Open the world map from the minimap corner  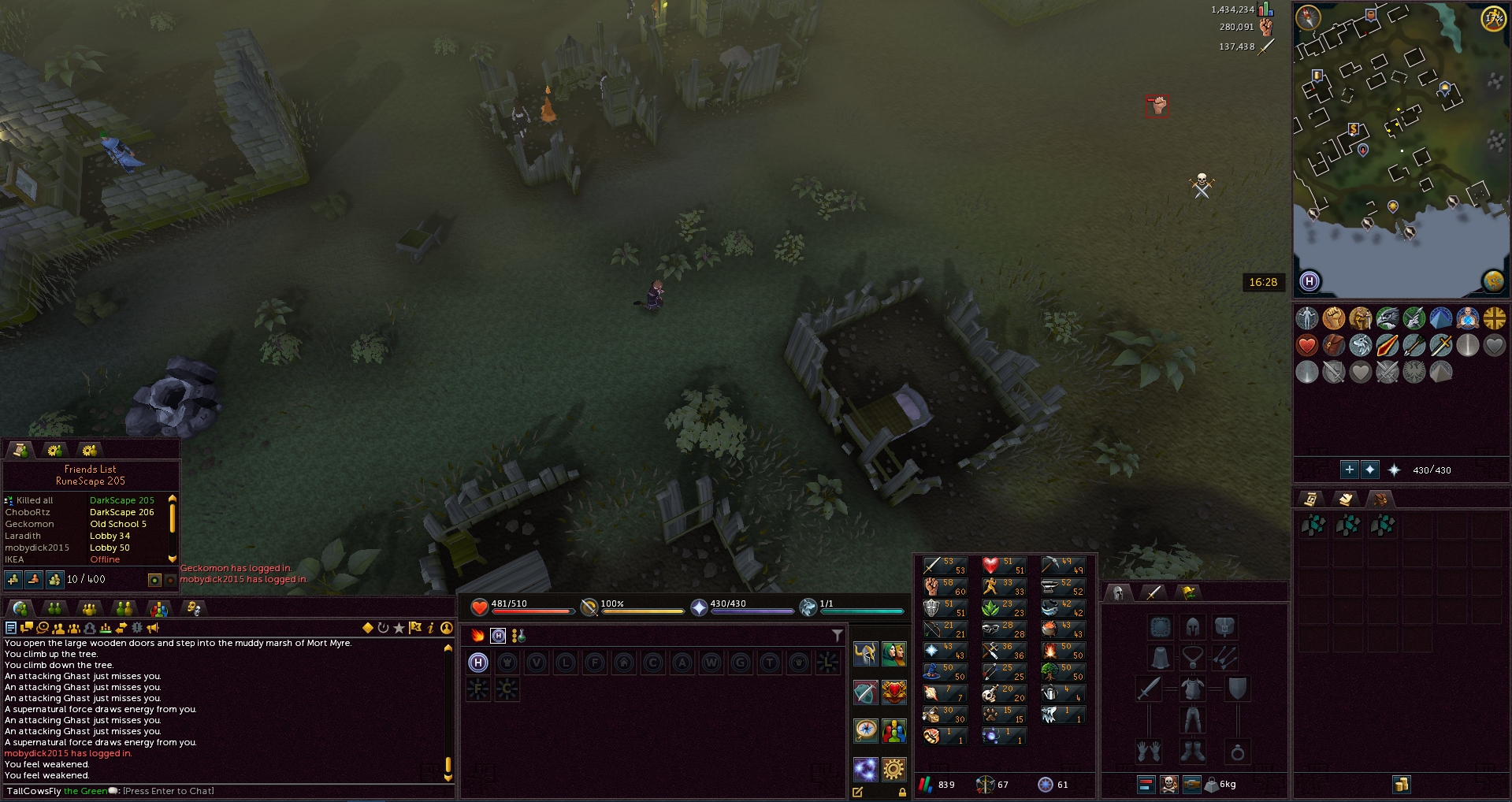pos(1494,281)
